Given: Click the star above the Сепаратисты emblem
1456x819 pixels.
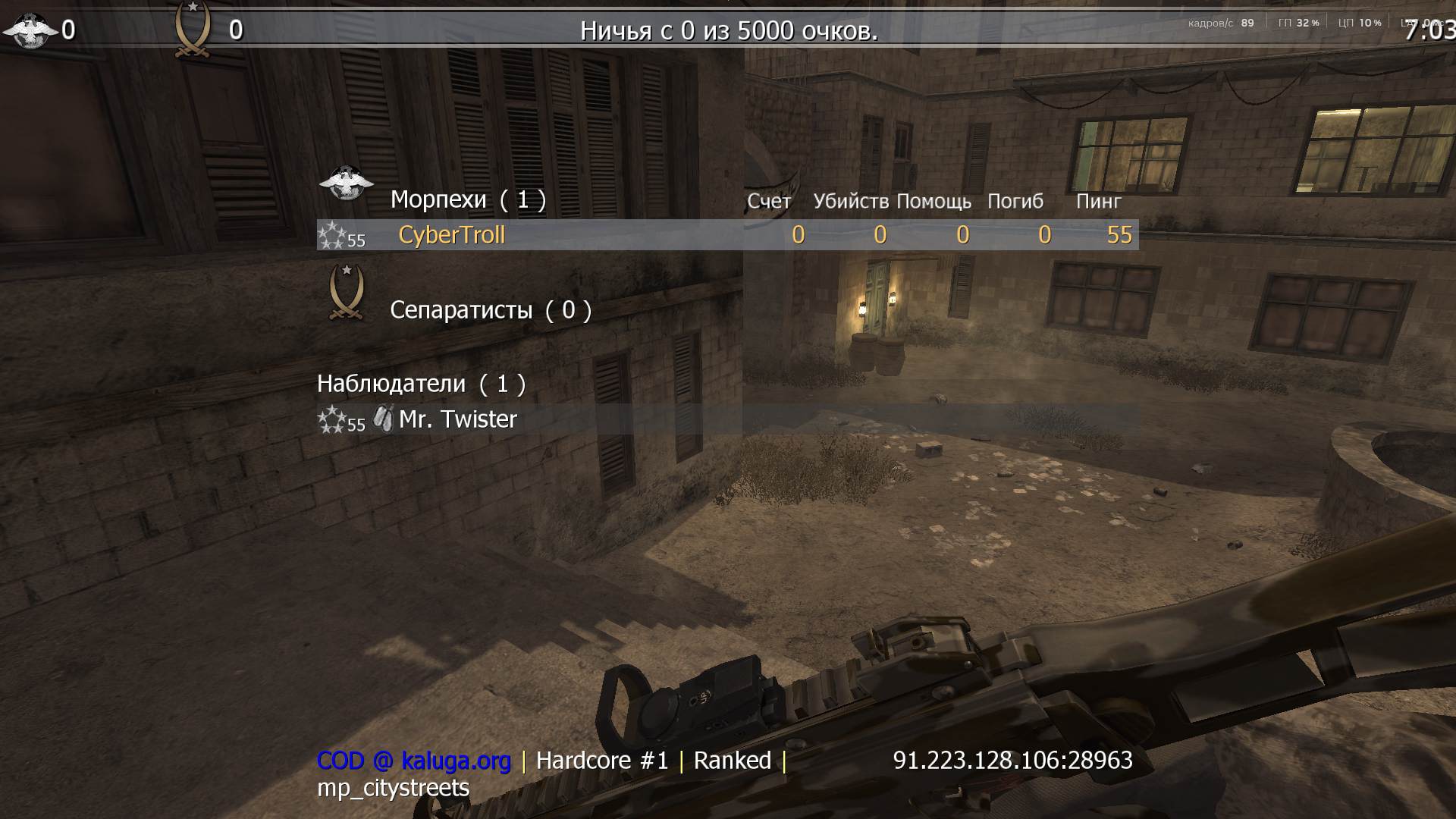Looking at the screenshot, I should 347,269.
